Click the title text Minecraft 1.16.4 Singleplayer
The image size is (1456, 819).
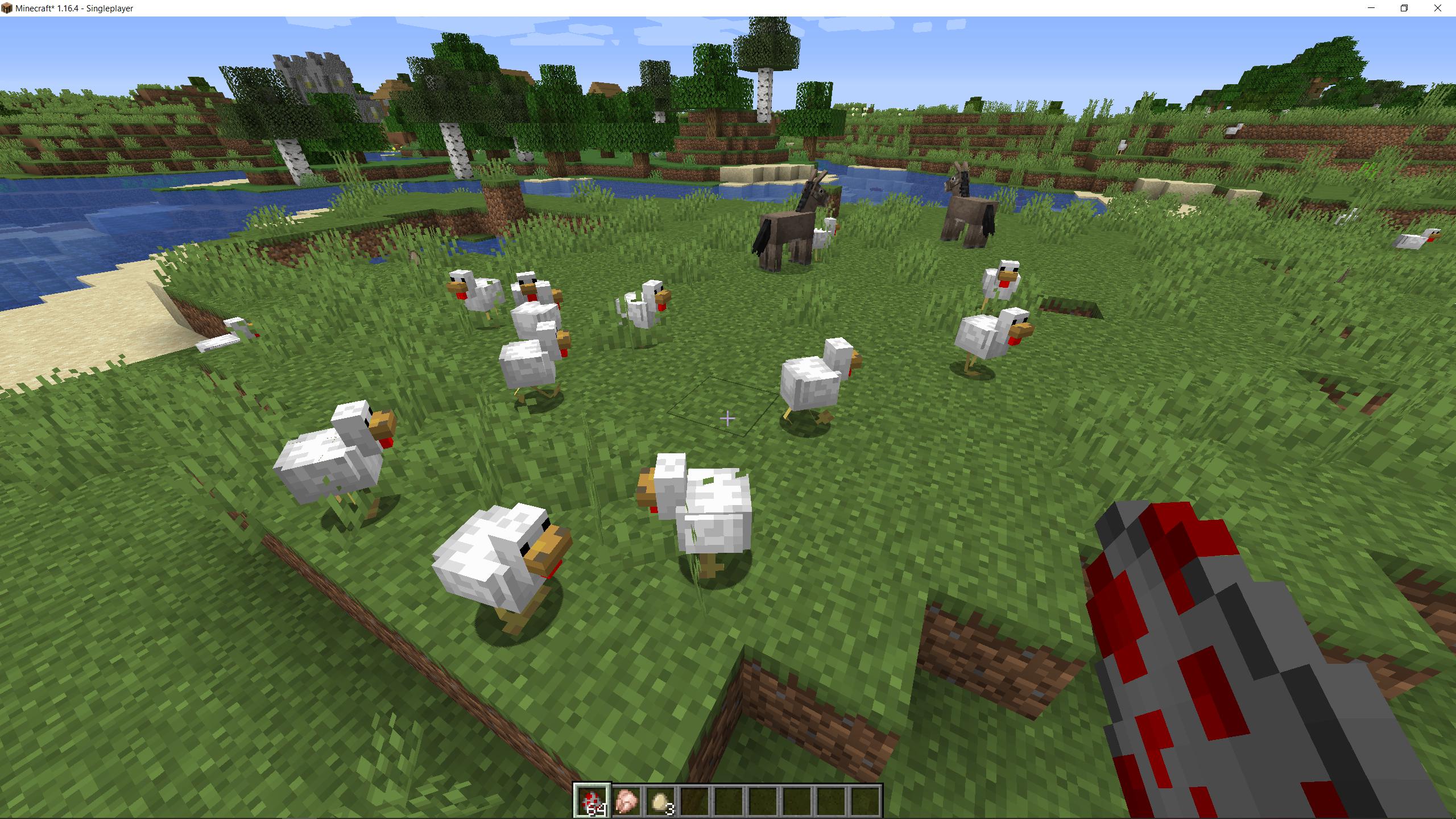(x=74, y=9)
